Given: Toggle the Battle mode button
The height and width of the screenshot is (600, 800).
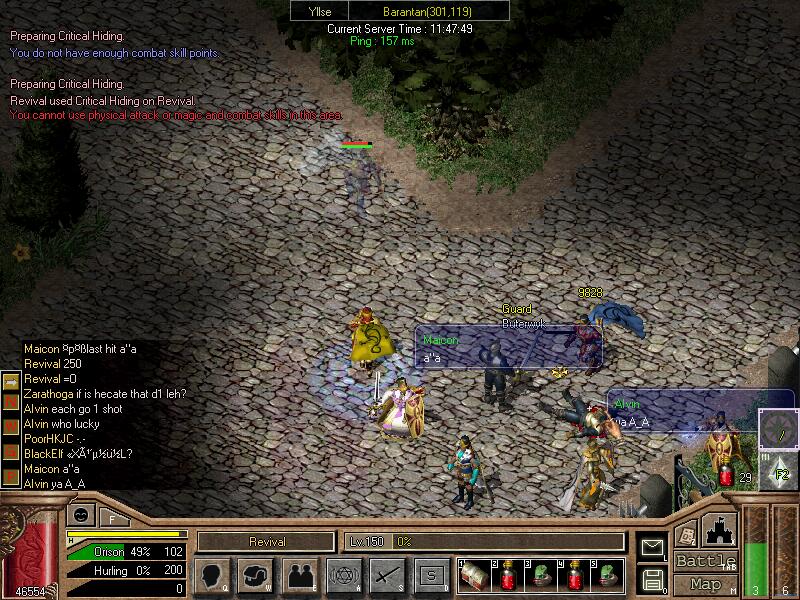Looking at the screenshot, I should click(x=704, y=561).
